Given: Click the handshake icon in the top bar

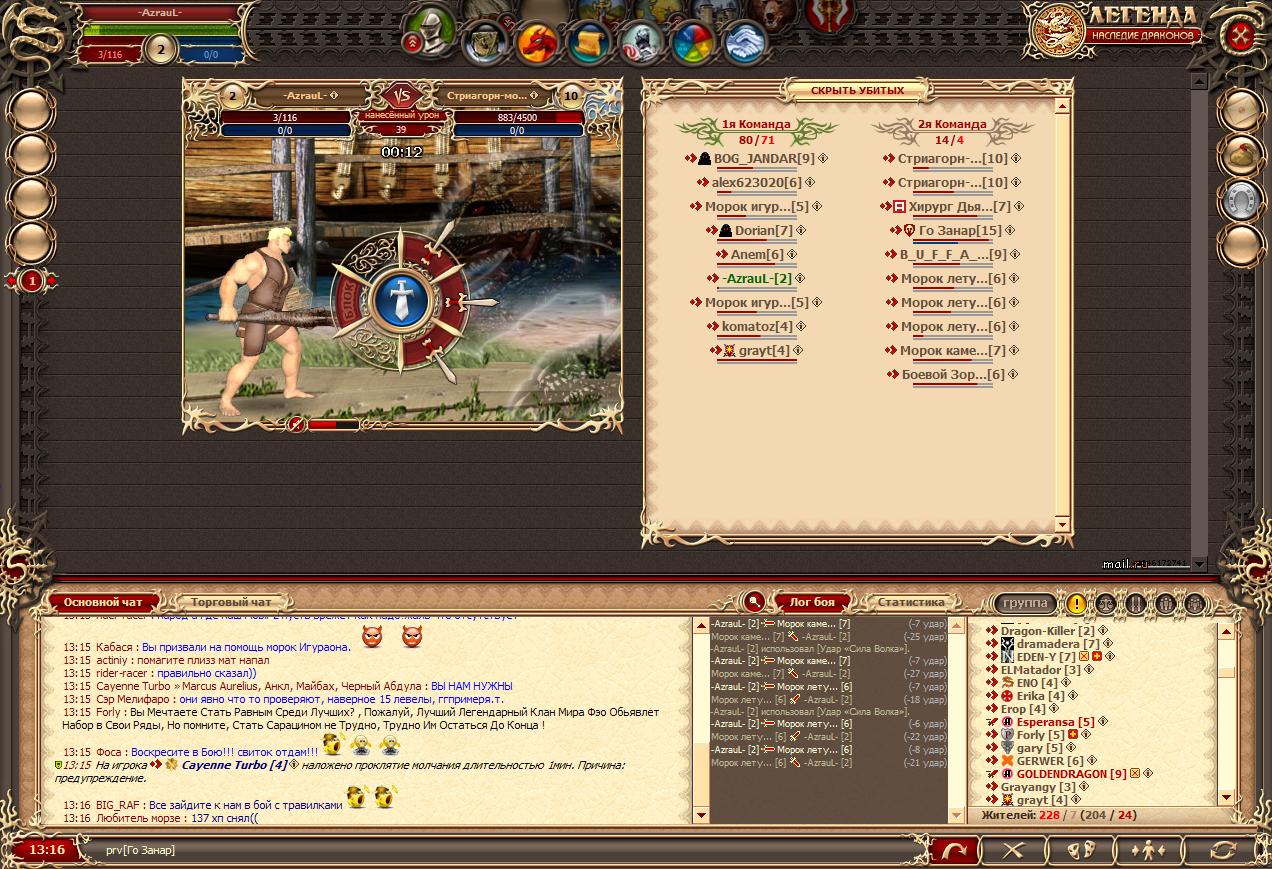Looking at the screenshot, I should pyautogui.click(x=745, y=42).
